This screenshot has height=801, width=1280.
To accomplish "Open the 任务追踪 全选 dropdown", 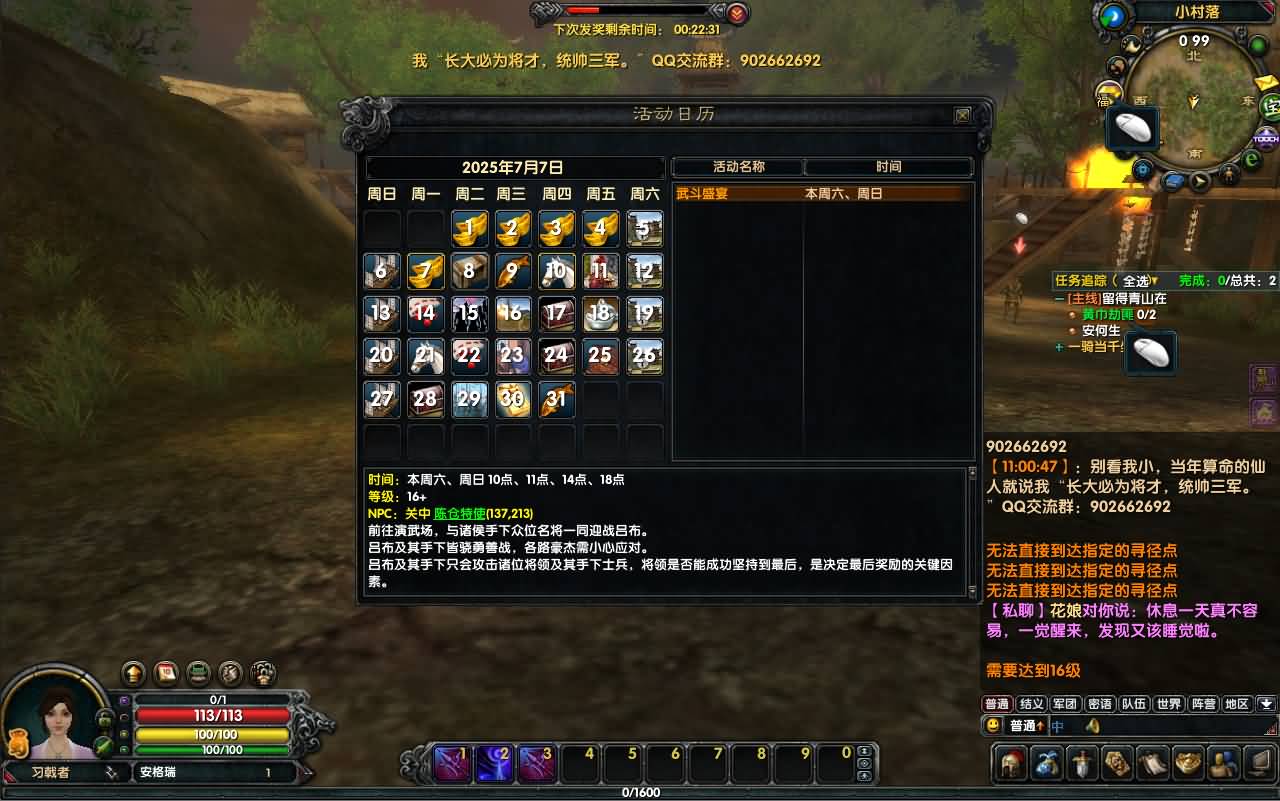I will point(1138,281).
